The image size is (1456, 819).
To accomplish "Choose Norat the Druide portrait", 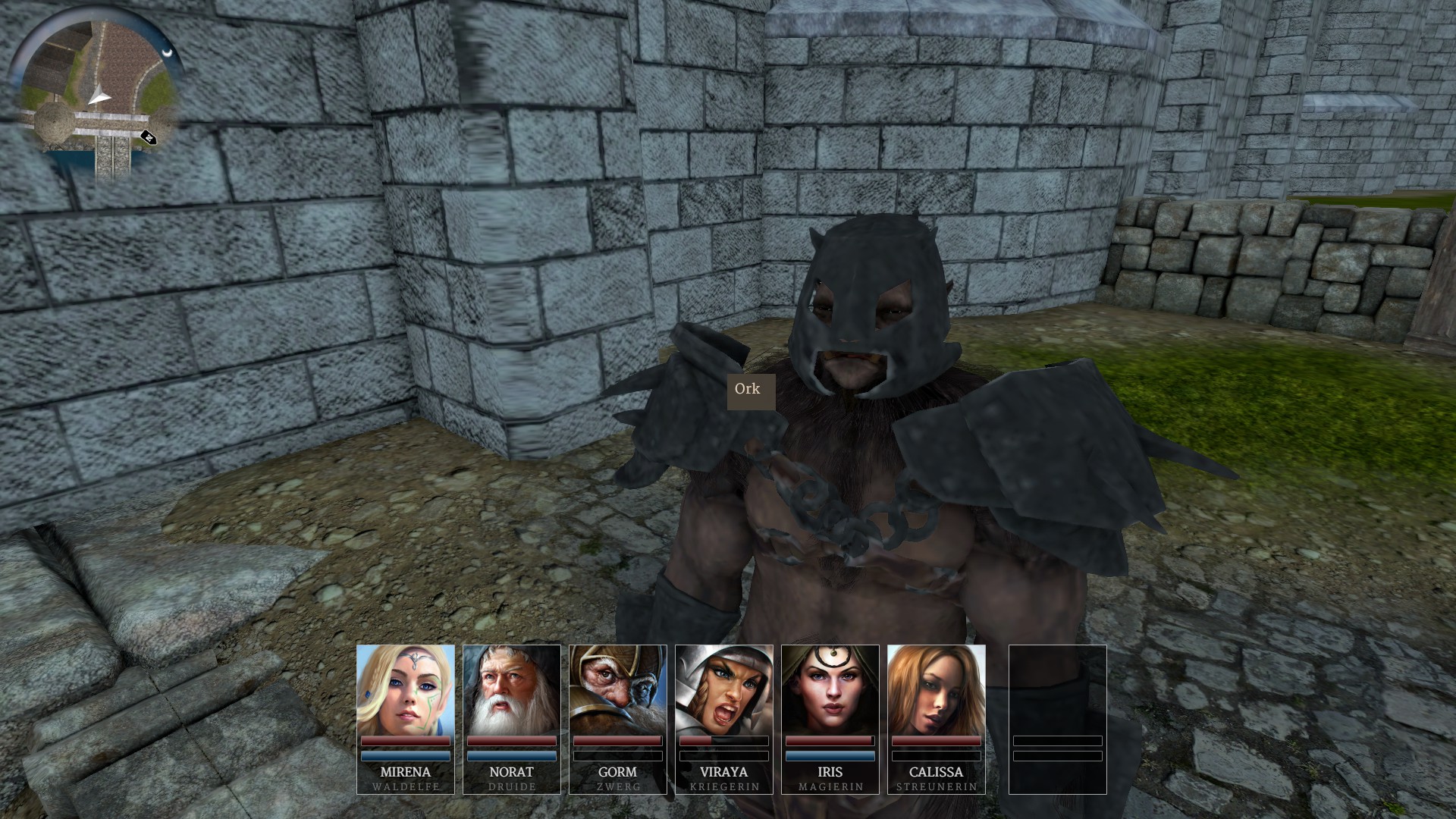I will (512, 690).
